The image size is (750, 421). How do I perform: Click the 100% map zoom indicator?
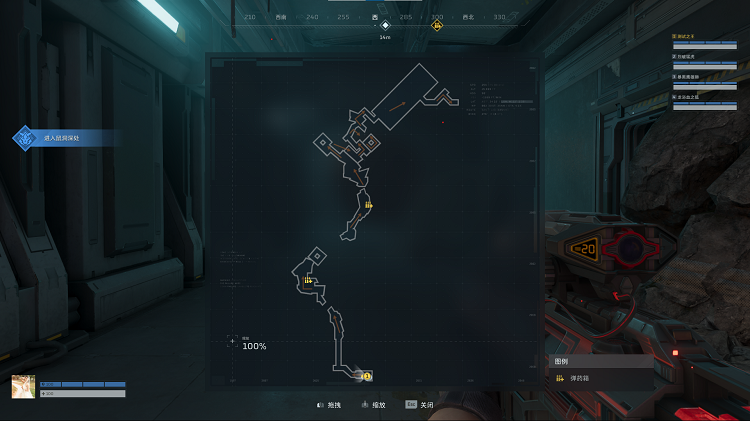pos(254,346)
